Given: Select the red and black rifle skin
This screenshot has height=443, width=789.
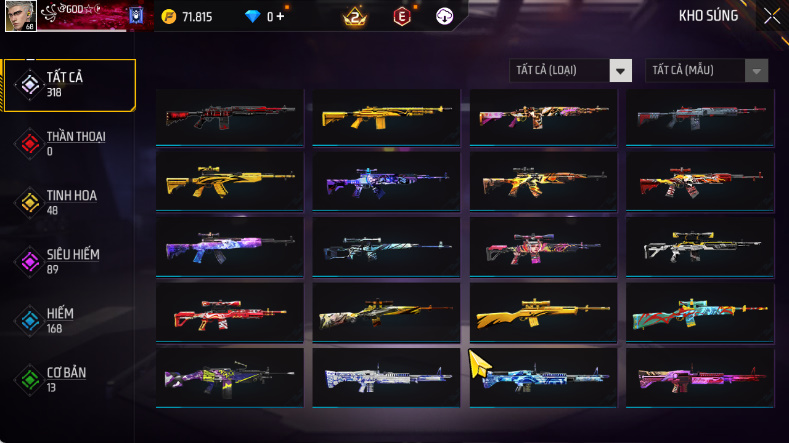Looking at the screenshot, I should point(230,117).
